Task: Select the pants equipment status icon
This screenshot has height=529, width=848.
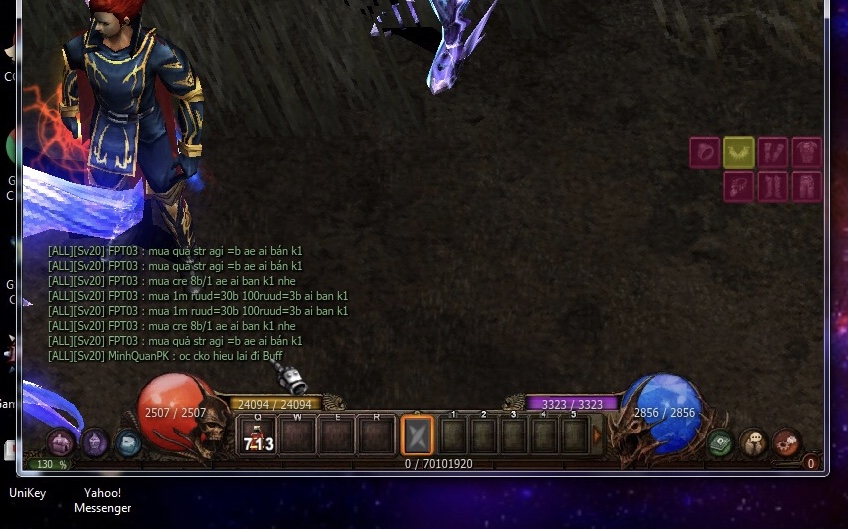Action: (x=806, y=187)
